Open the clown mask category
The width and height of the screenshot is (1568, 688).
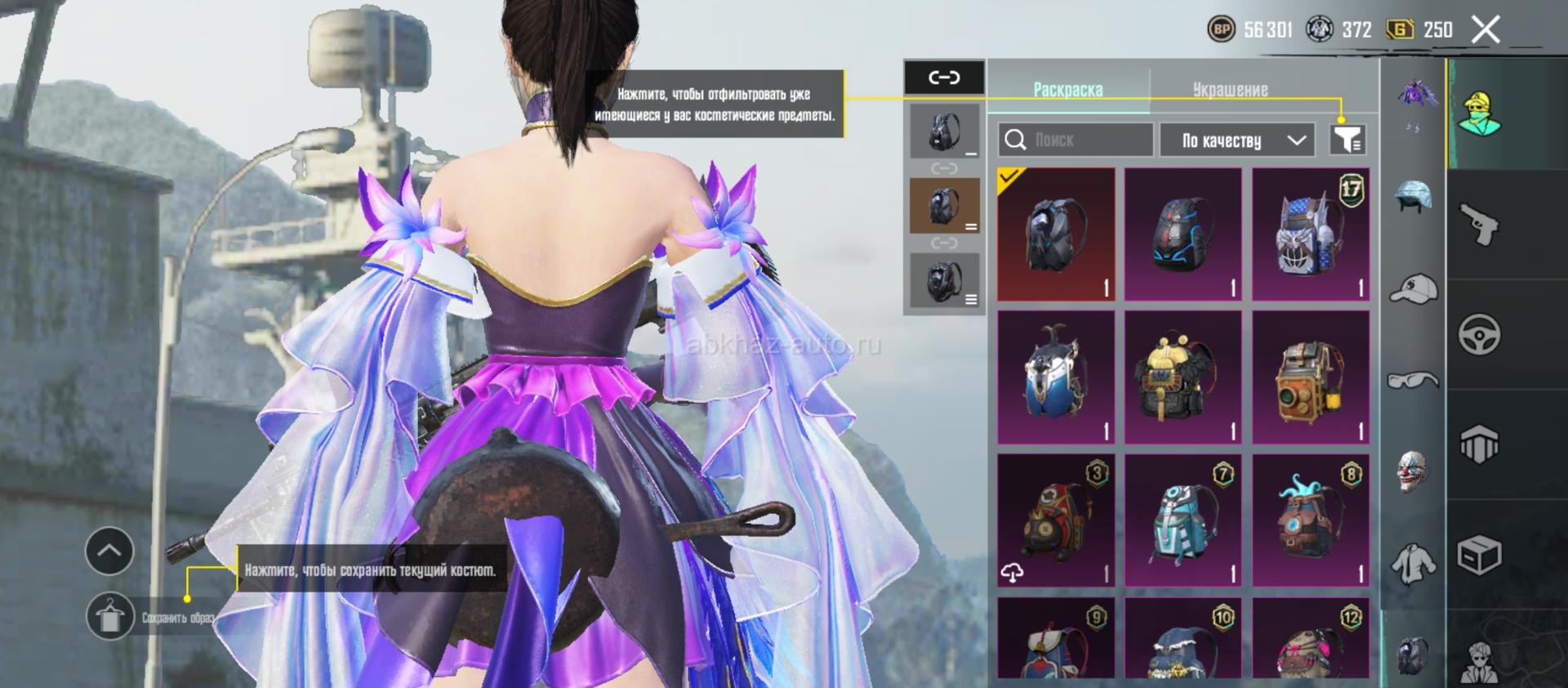(x=1414, y=471)
